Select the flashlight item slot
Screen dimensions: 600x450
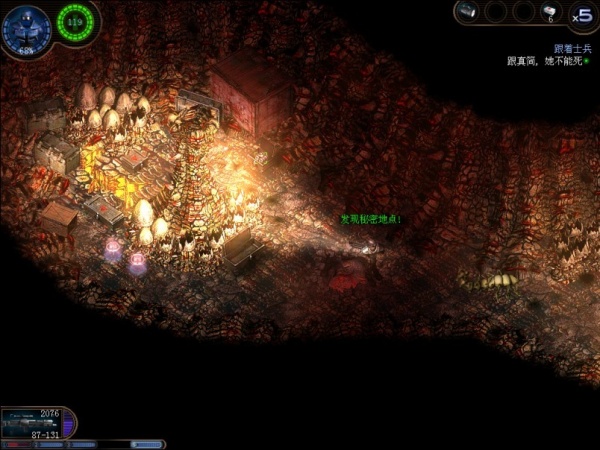[x=467, y=12]
